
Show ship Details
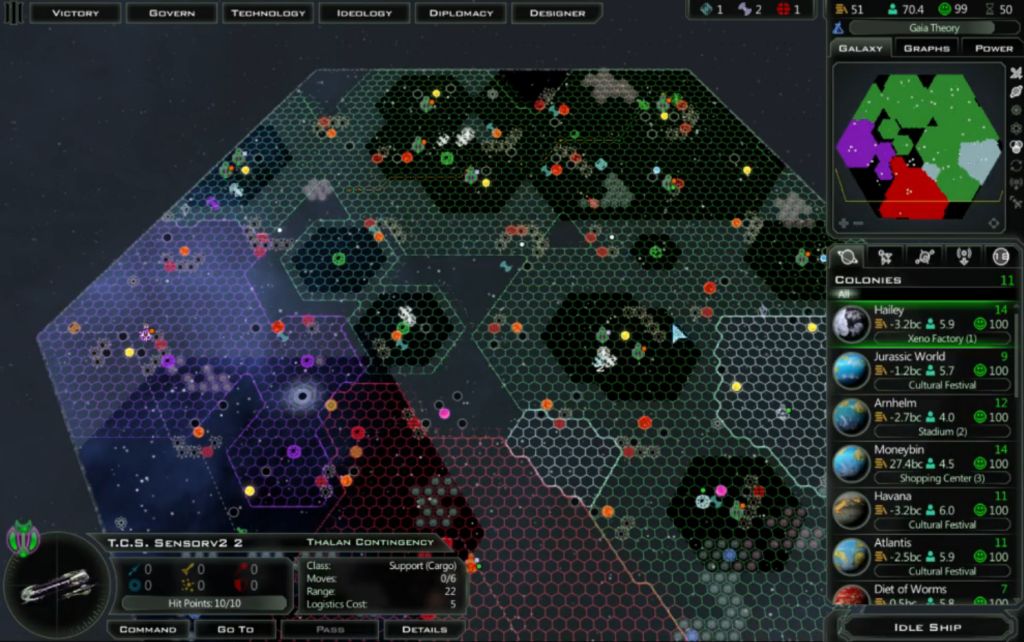(424, 629)
